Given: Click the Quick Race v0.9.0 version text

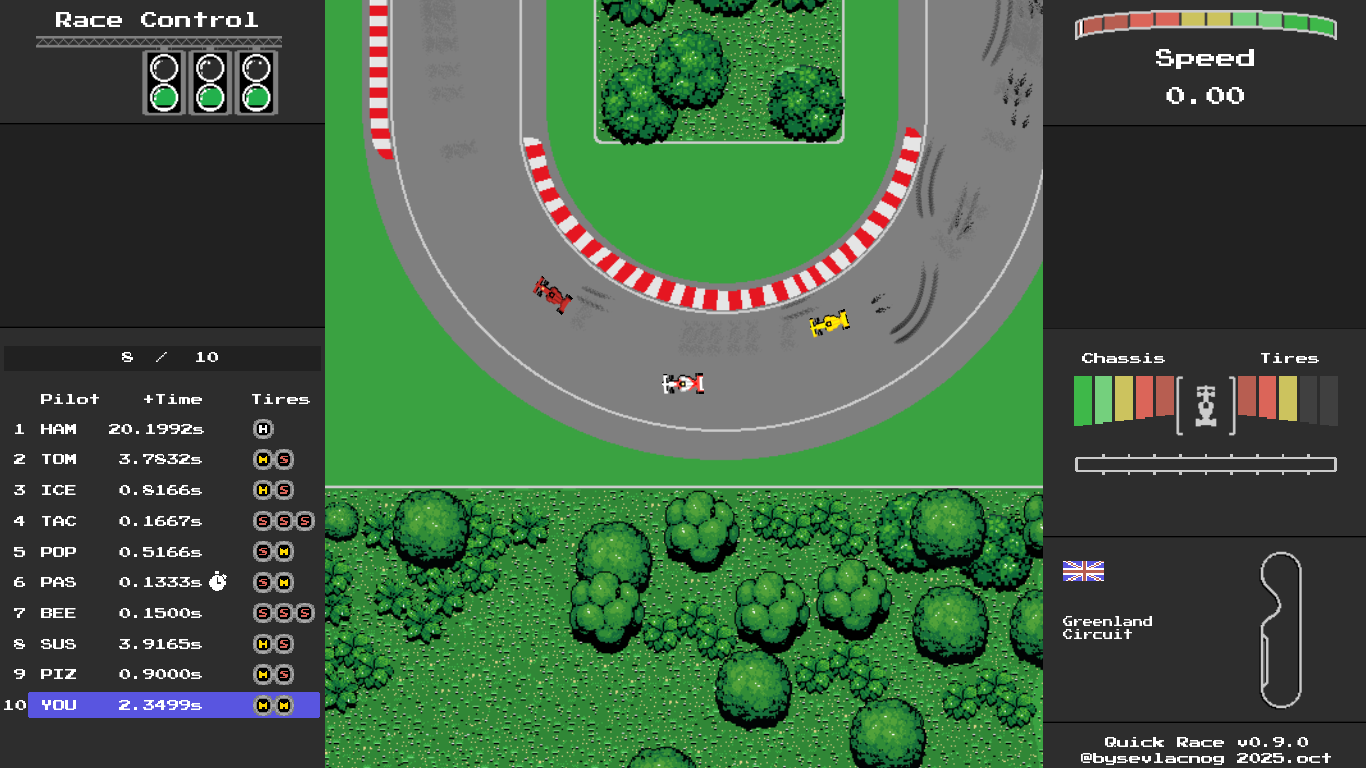Looking at the screenshot, I should point(1204,742).
